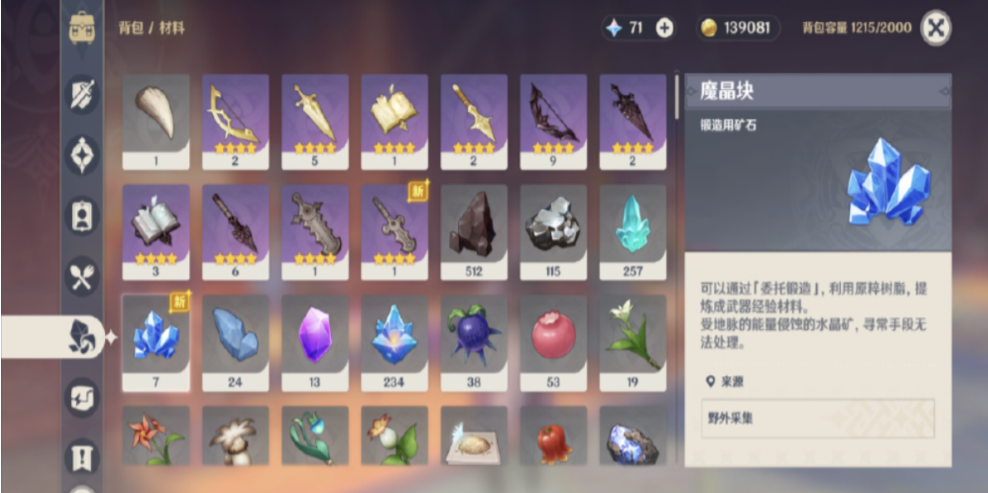Choose the white iron chunk slot with 115
Viewport: 988px width, 493px height.
coord(553,230)
